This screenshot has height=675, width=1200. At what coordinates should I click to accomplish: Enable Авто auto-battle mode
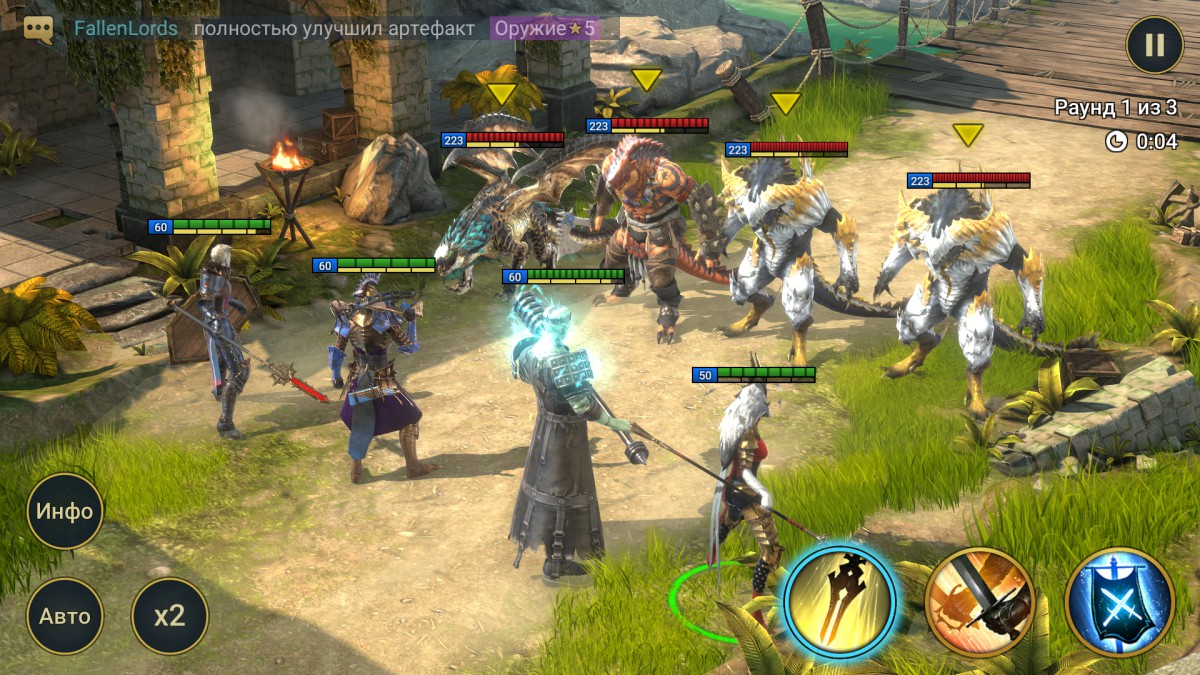pyautogui.click(x=65, y=616)
